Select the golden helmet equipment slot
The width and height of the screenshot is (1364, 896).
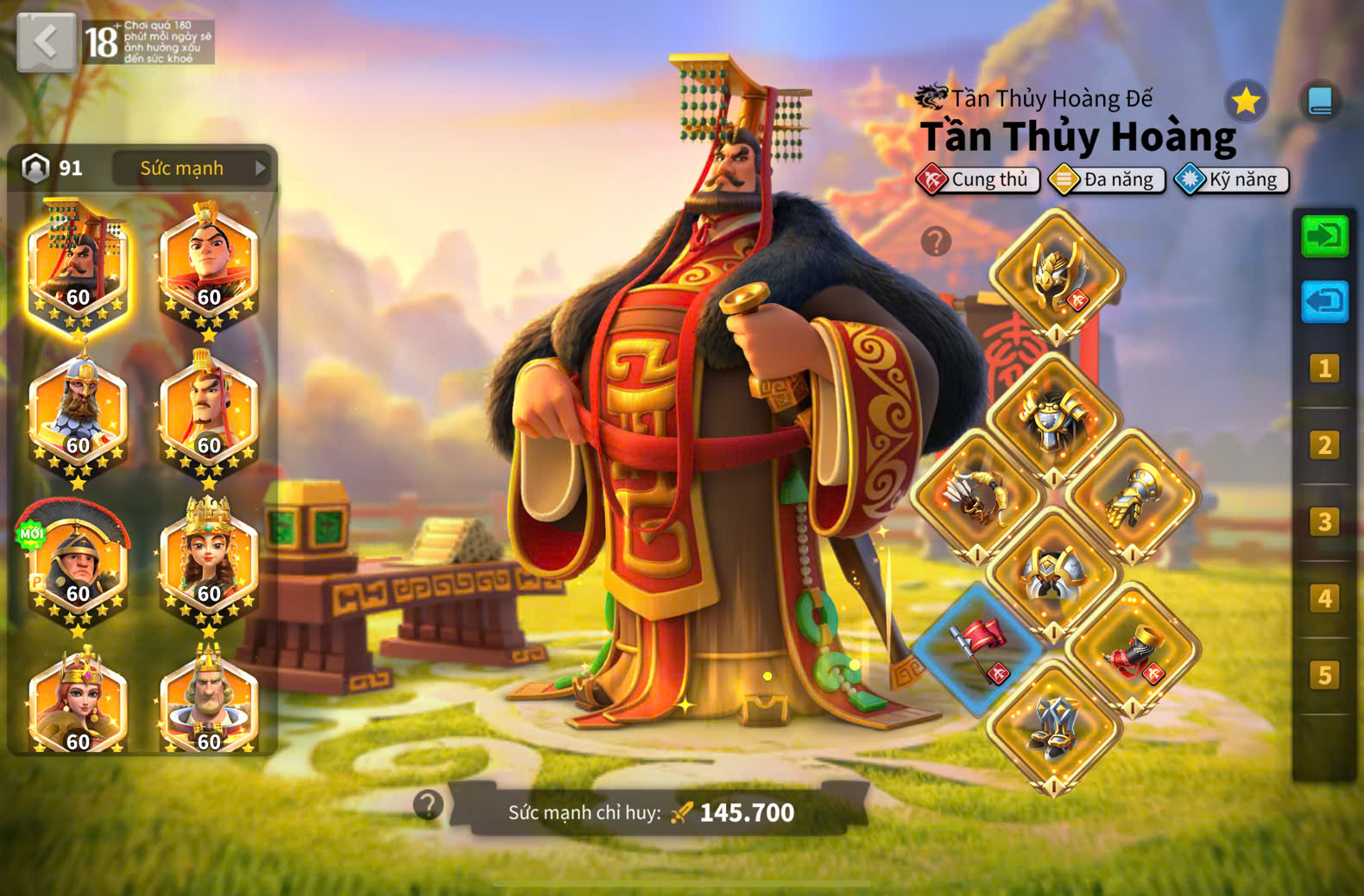1056,276
